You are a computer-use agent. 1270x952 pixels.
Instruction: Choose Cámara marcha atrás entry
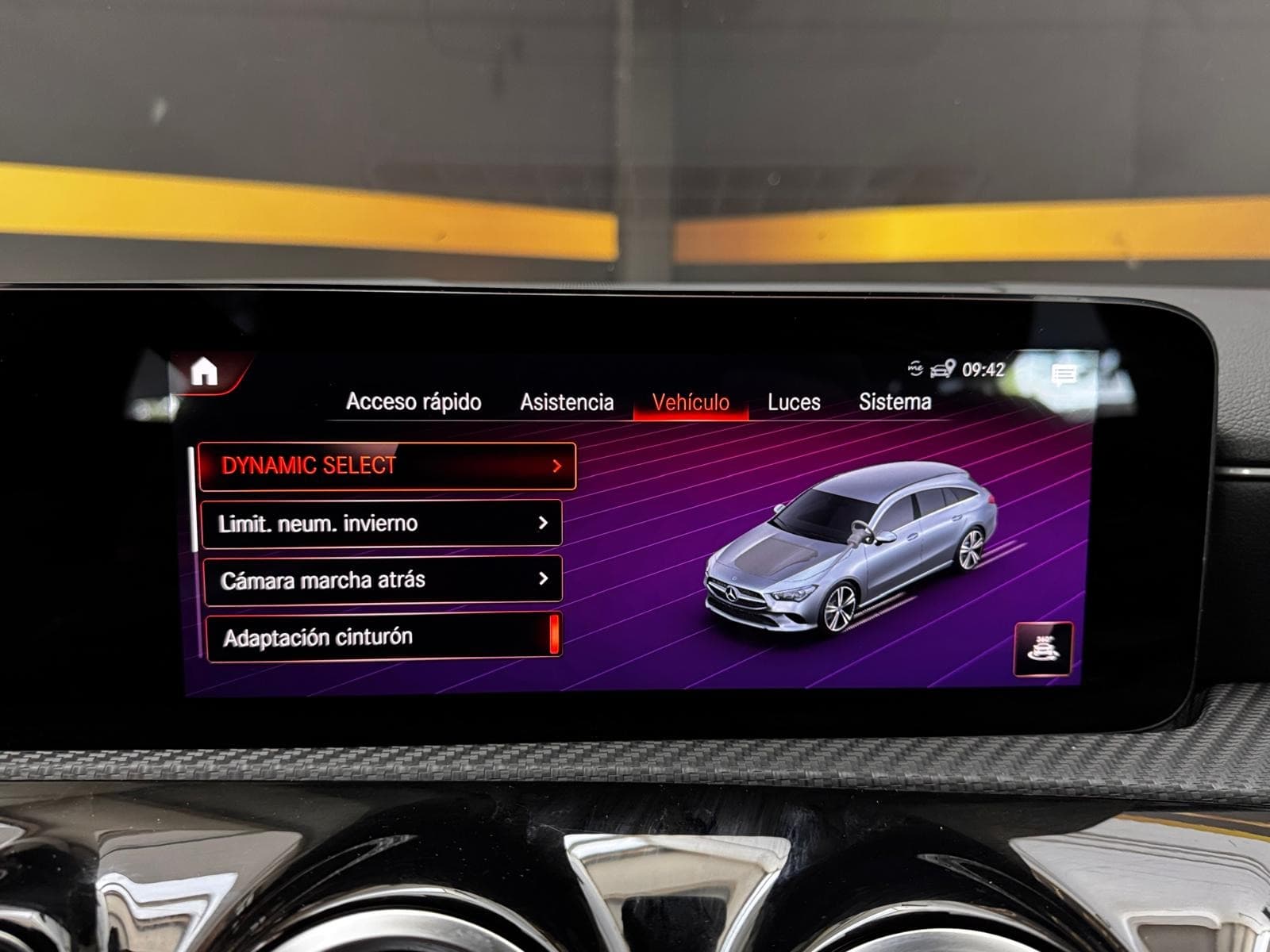[382, 580]
